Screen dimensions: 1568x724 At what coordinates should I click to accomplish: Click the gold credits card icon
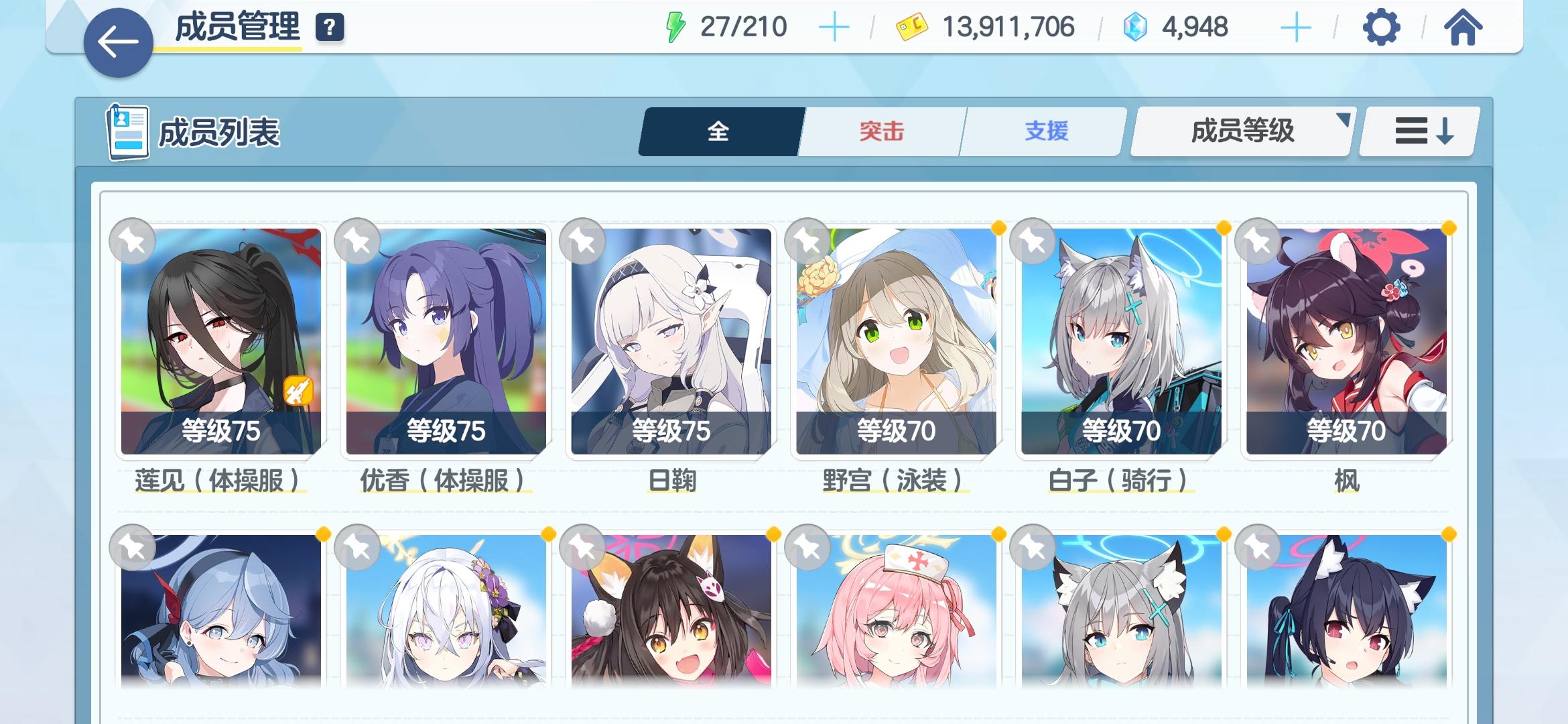coord(913,27)
